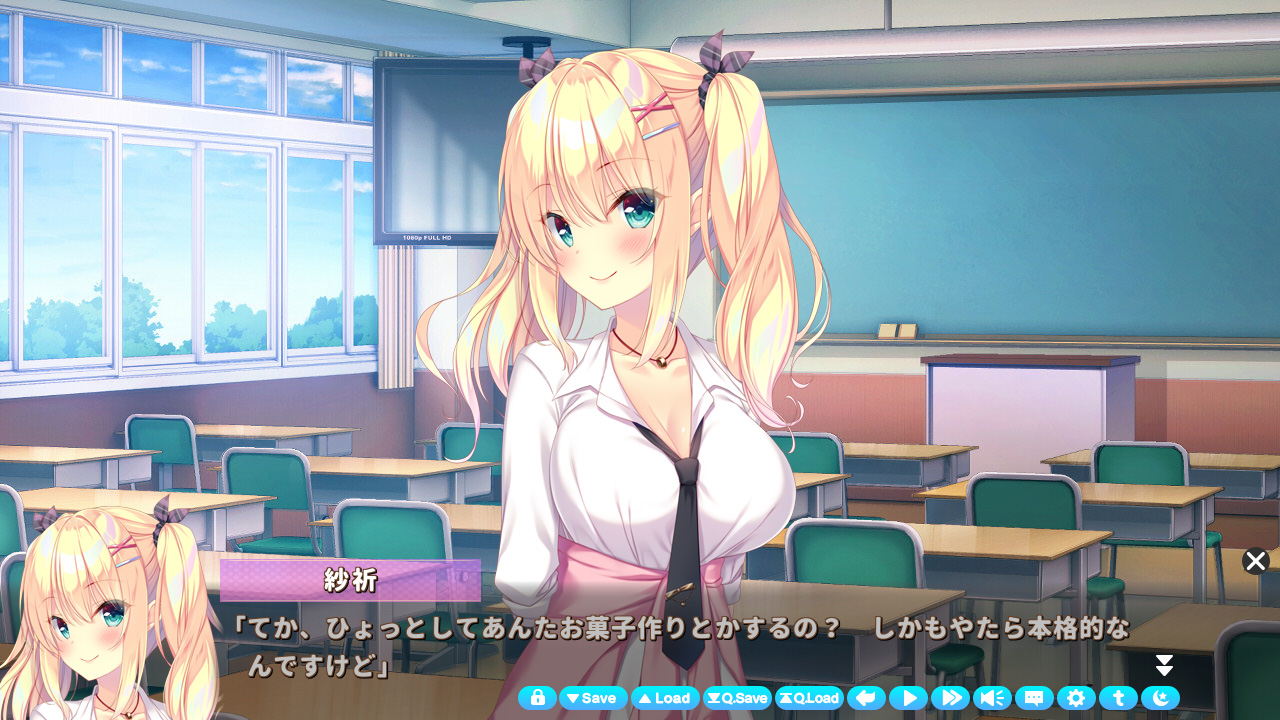This screenshot has width=1280, height=720.
Task: Toggle the padlock lock button
Action: tap(537, 698)
